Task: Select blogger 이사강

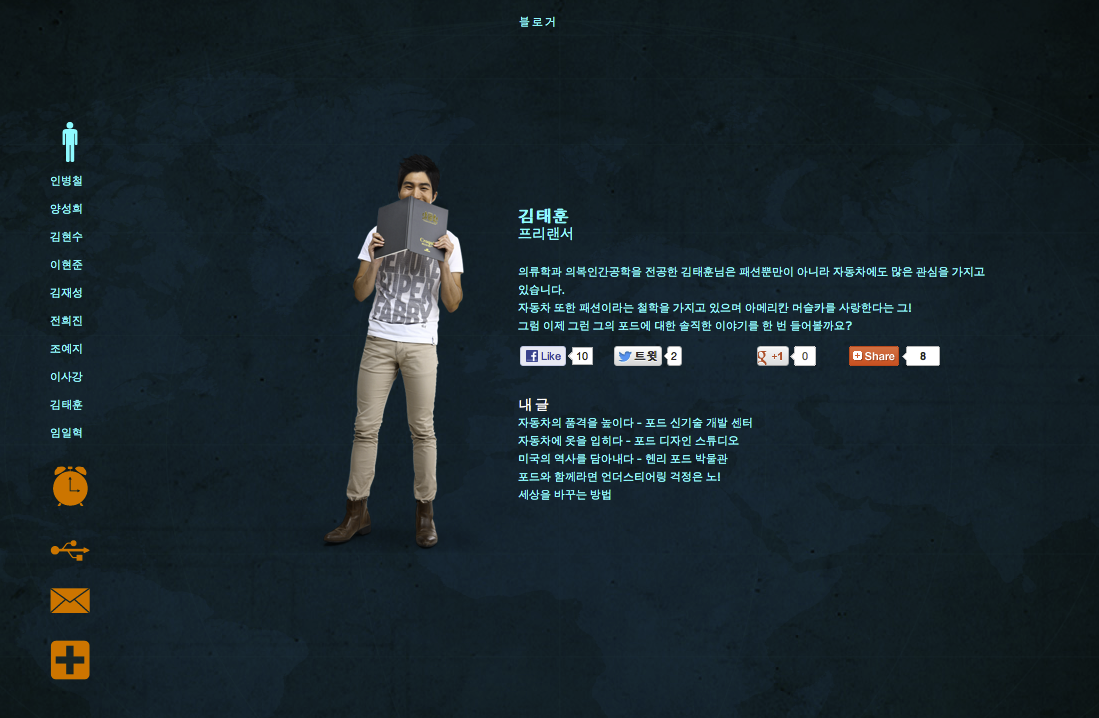Action: tap(66, 377)
